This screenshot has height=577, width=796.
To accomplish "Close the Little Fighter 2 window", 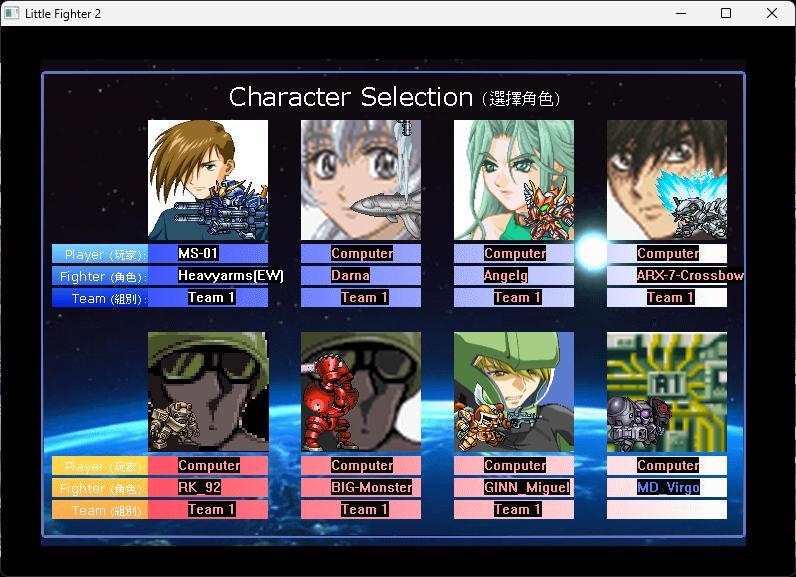I will coord(772,14).
